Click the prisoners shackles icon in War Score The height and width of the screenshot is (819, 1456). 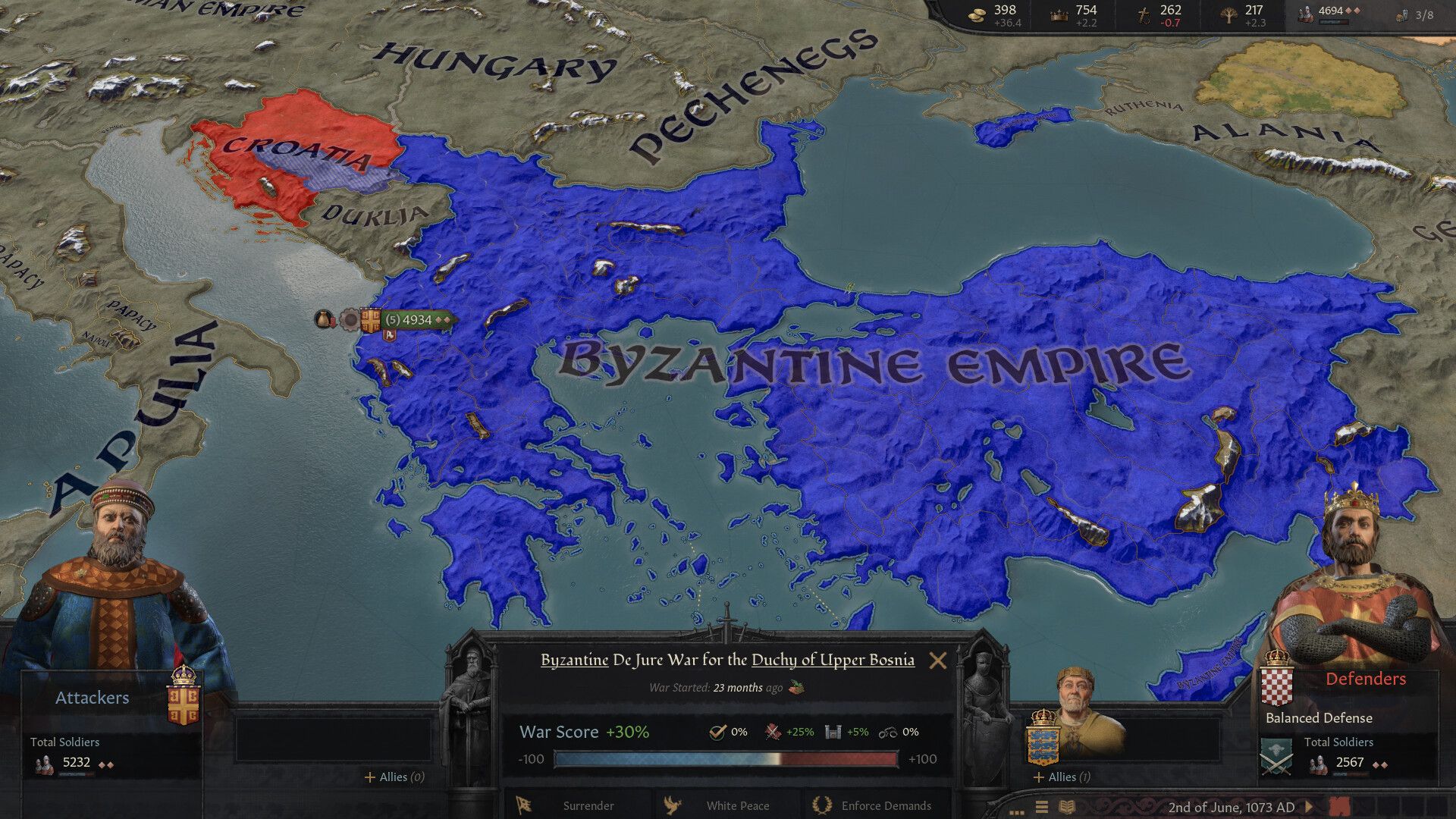pyautogui.click(x=889, y=733)
